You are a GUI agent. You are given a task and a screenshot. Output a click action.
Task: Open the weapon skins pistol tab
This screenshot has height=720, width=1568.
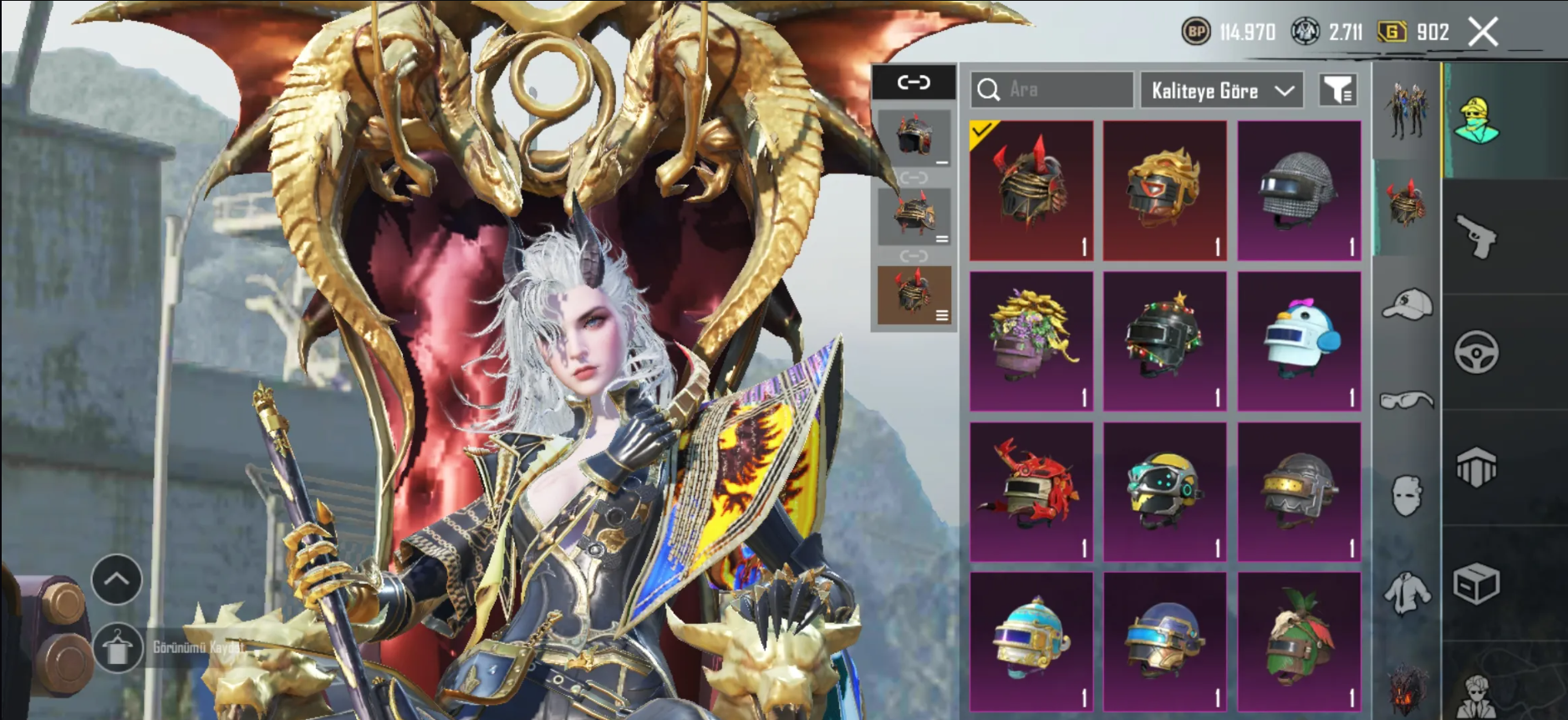(1476, 237)
